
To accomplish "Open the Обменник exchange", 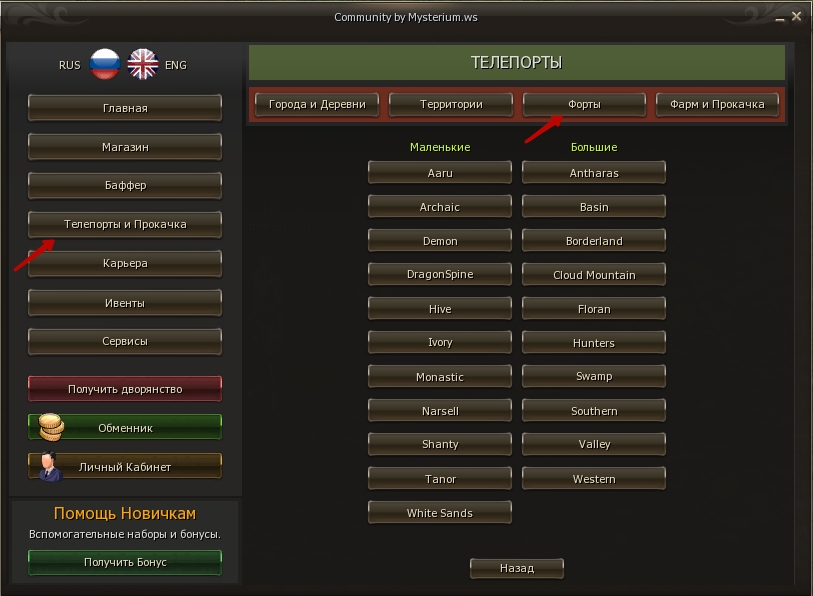I will (x=125, y=428).
